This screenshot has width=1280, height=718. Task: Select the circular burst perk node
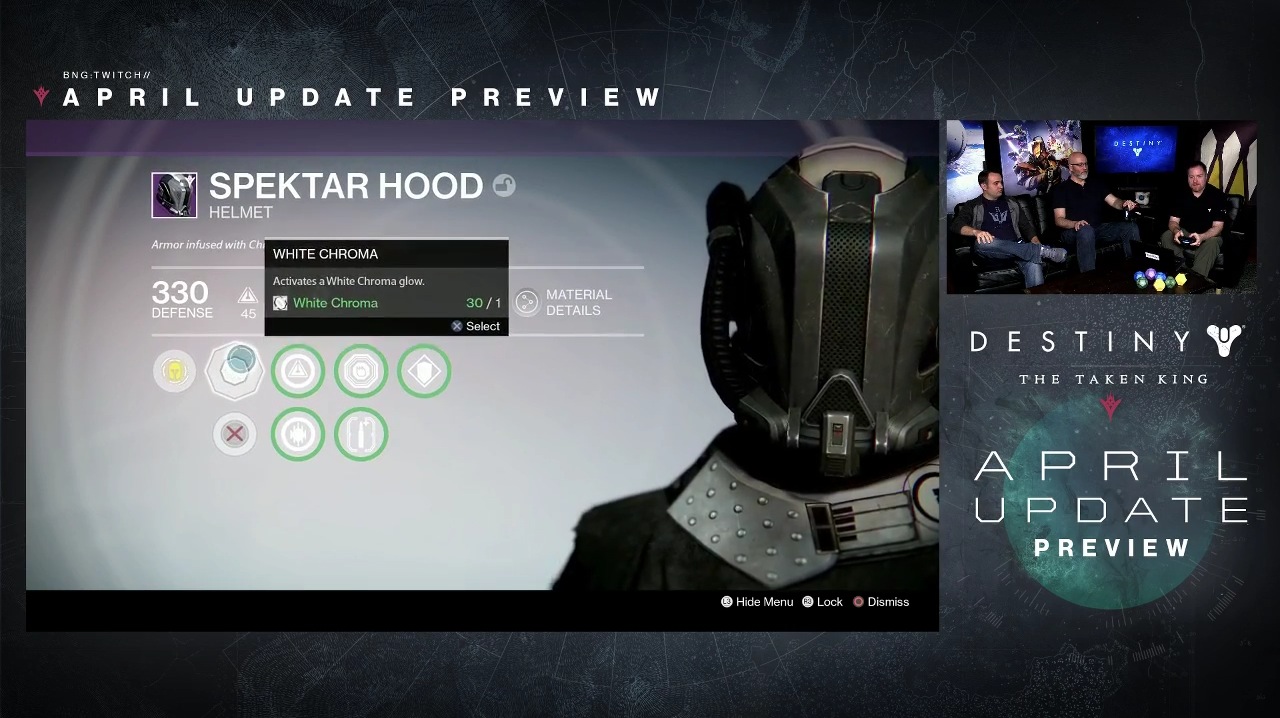coord(298,434)
